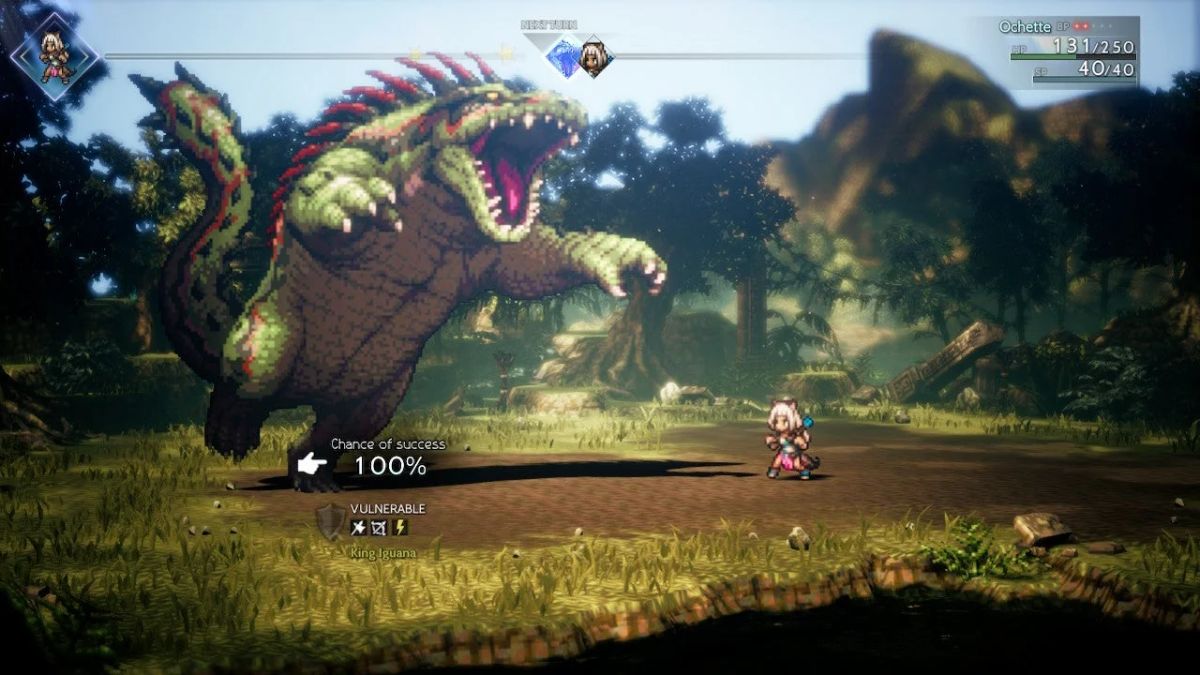This screenshot has height=675, width=1200.
Task: Click the King Iguana shield icon
Action: [330, 522]
